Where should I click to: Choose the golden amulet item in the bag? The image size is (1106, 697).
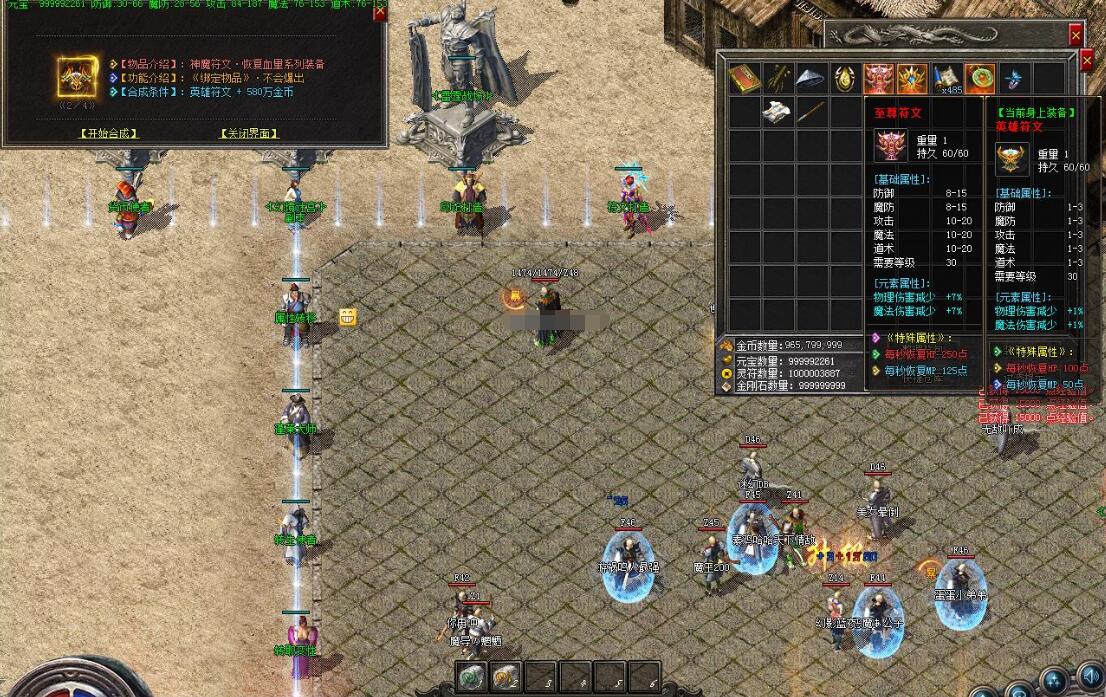coord(845,78)
